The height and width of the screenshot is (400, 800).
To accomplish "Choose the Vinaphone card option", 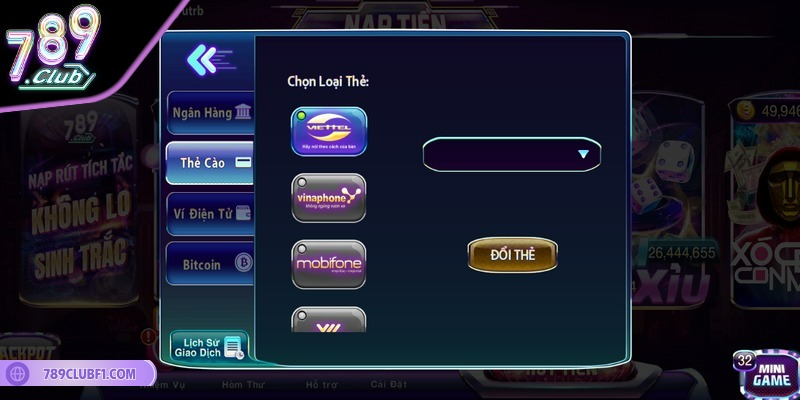I will coord(328,198).
